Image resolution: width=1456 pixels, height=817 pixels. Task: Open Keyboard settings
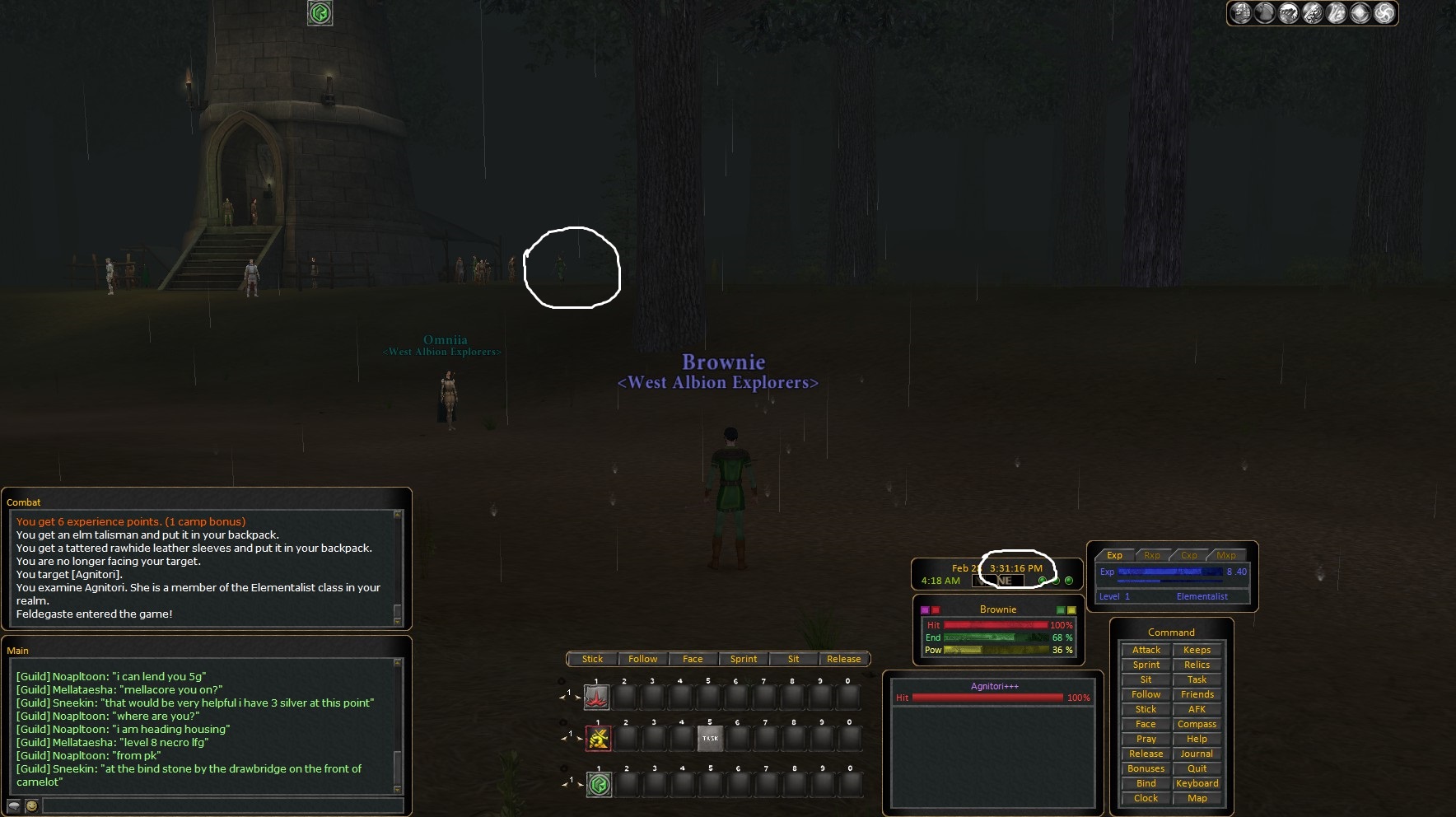[x=1197, y=783]
